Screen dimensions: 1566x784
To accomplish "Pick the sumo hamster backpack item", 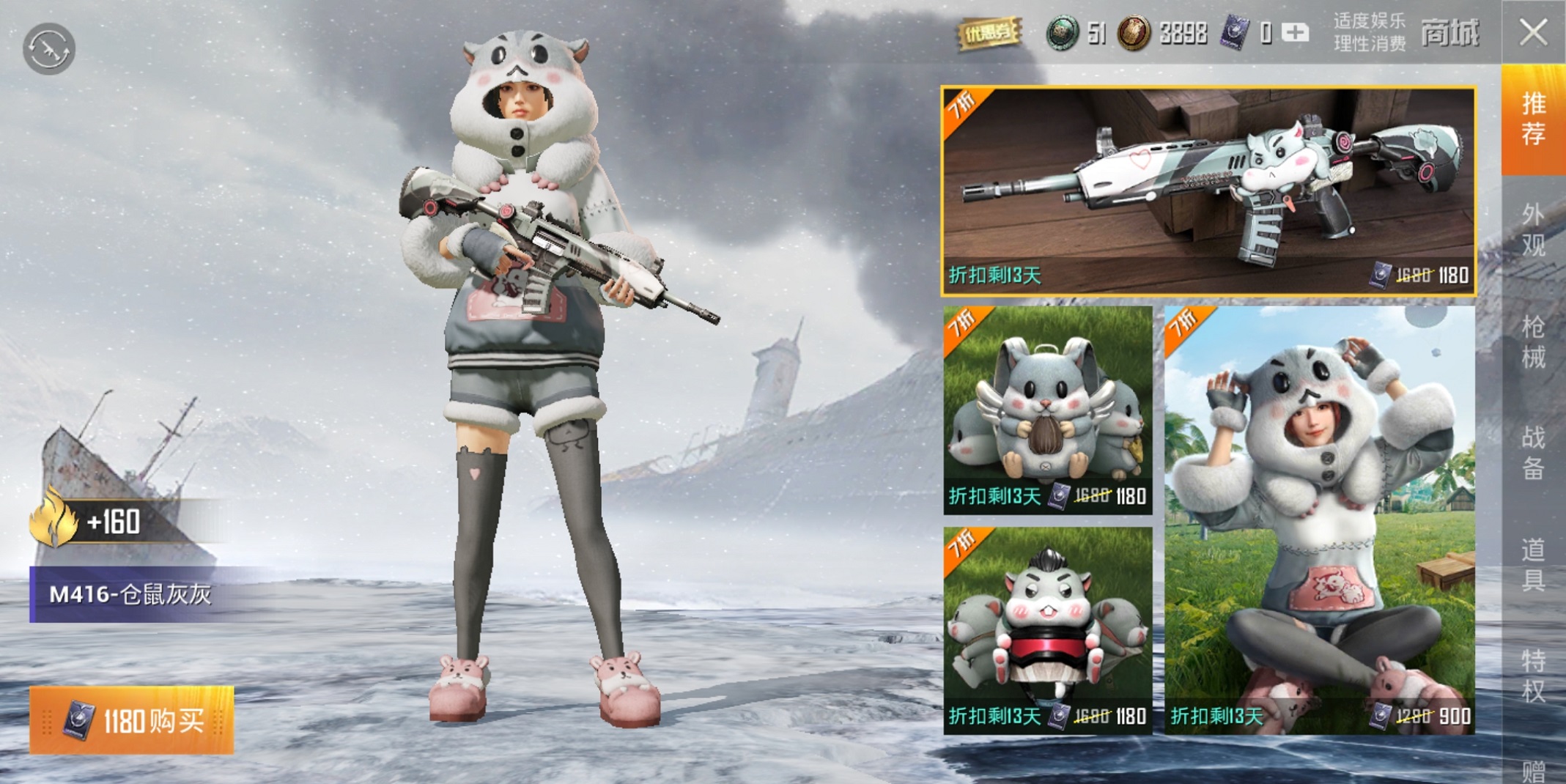I will tap(1047, 630).
